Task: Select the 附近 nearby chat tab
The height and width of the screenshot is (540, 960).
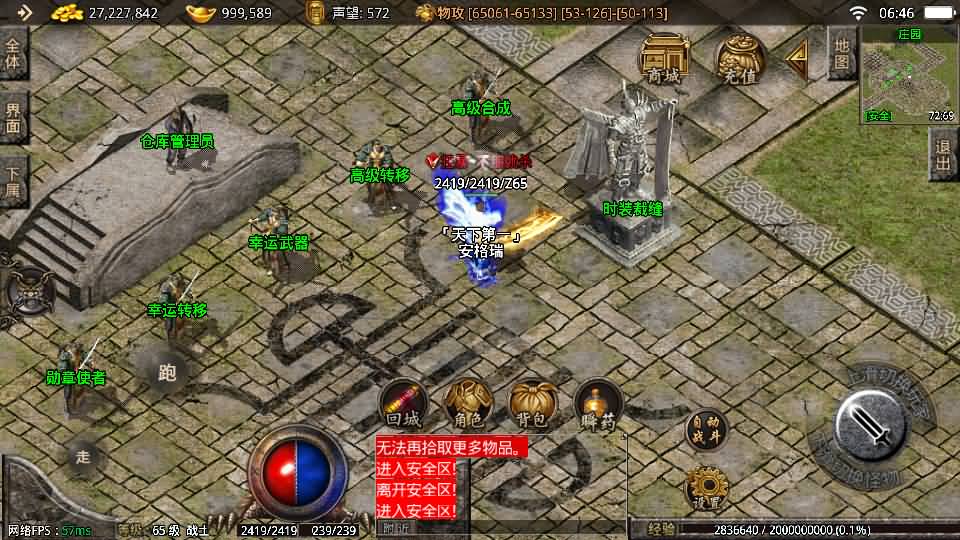Action: [x=397, y=528]
